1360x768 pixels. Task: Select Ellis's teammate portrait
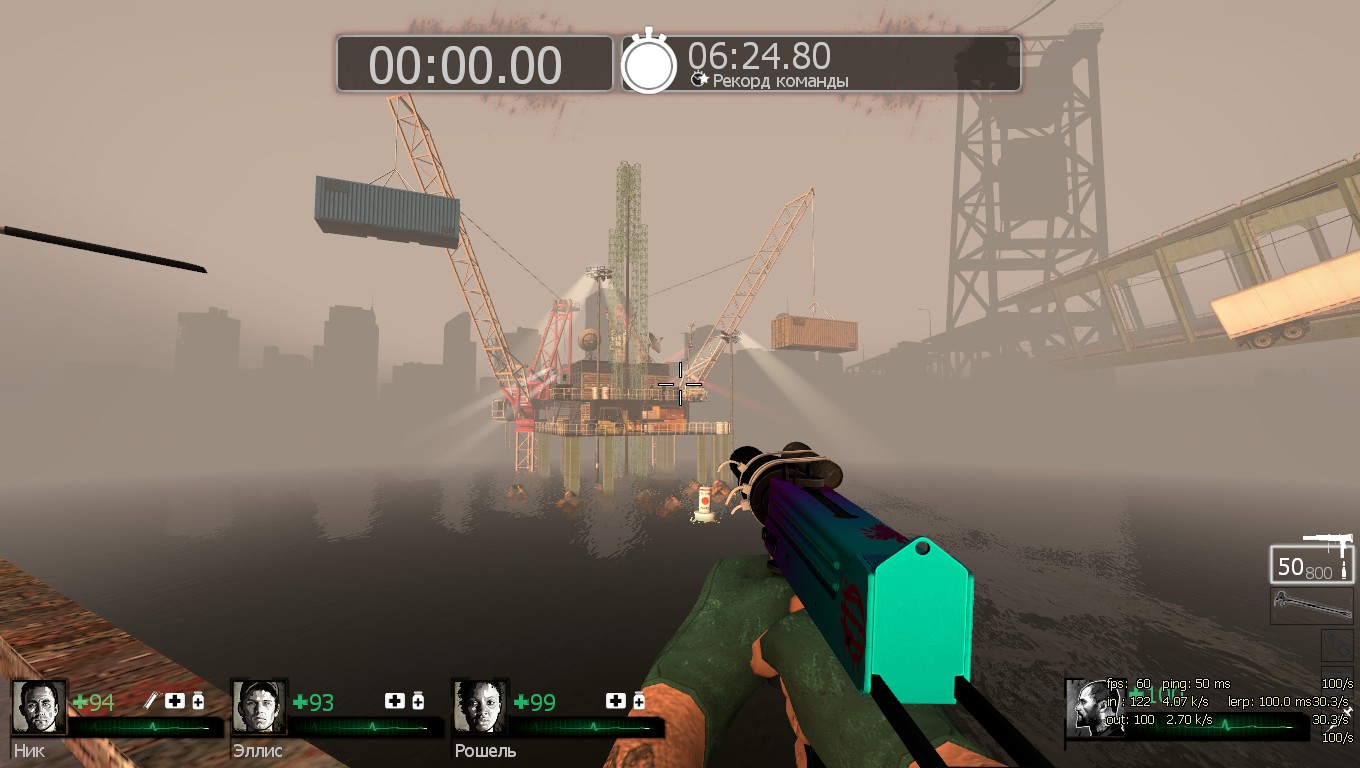259,707
